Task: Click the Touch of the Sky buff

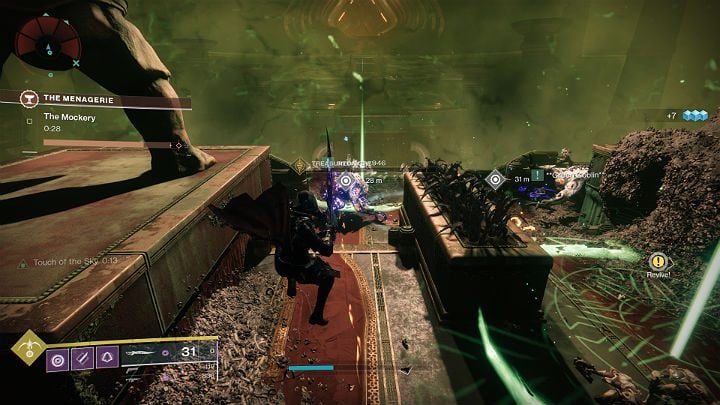Action: 68,261
